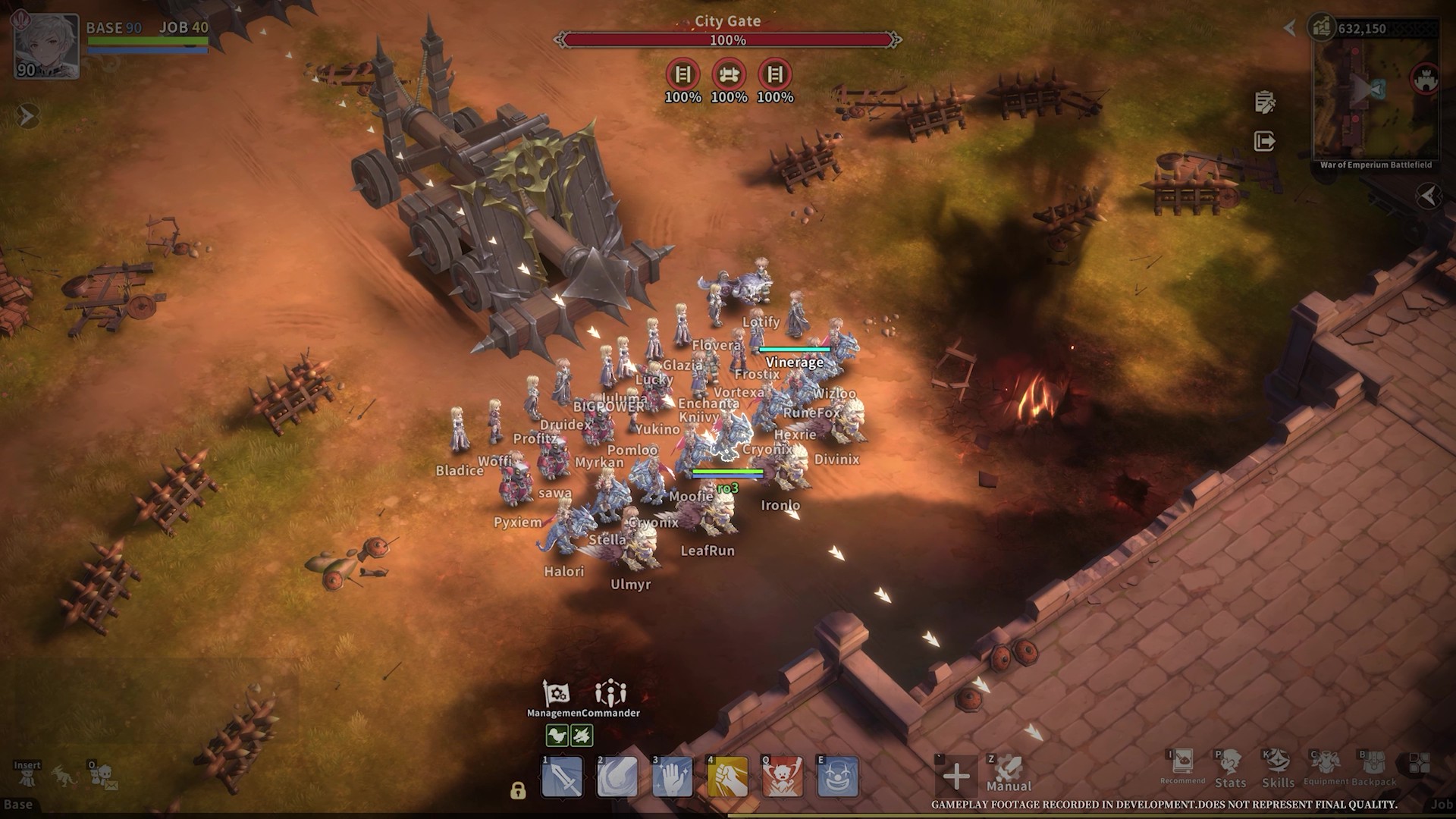Image resolution: width=1456 pixels, height=819 pixels.
Task: Use the whirlwind slash skill
Action: 617,777
